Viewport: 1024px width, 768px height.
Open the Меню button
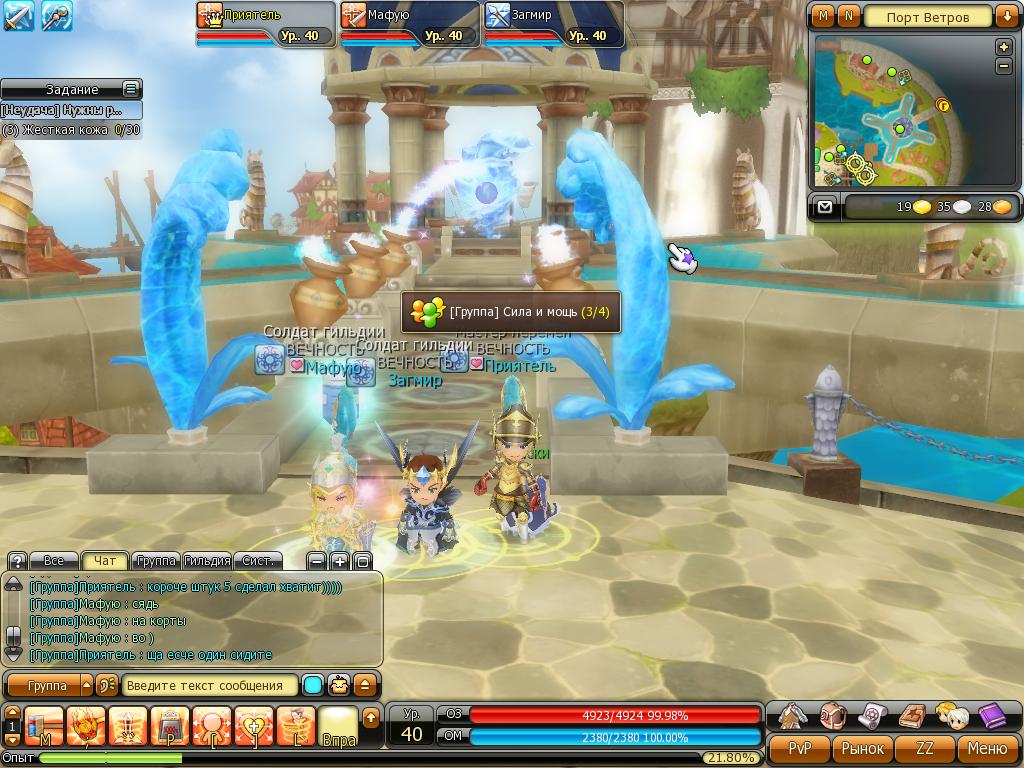[987, 748]
